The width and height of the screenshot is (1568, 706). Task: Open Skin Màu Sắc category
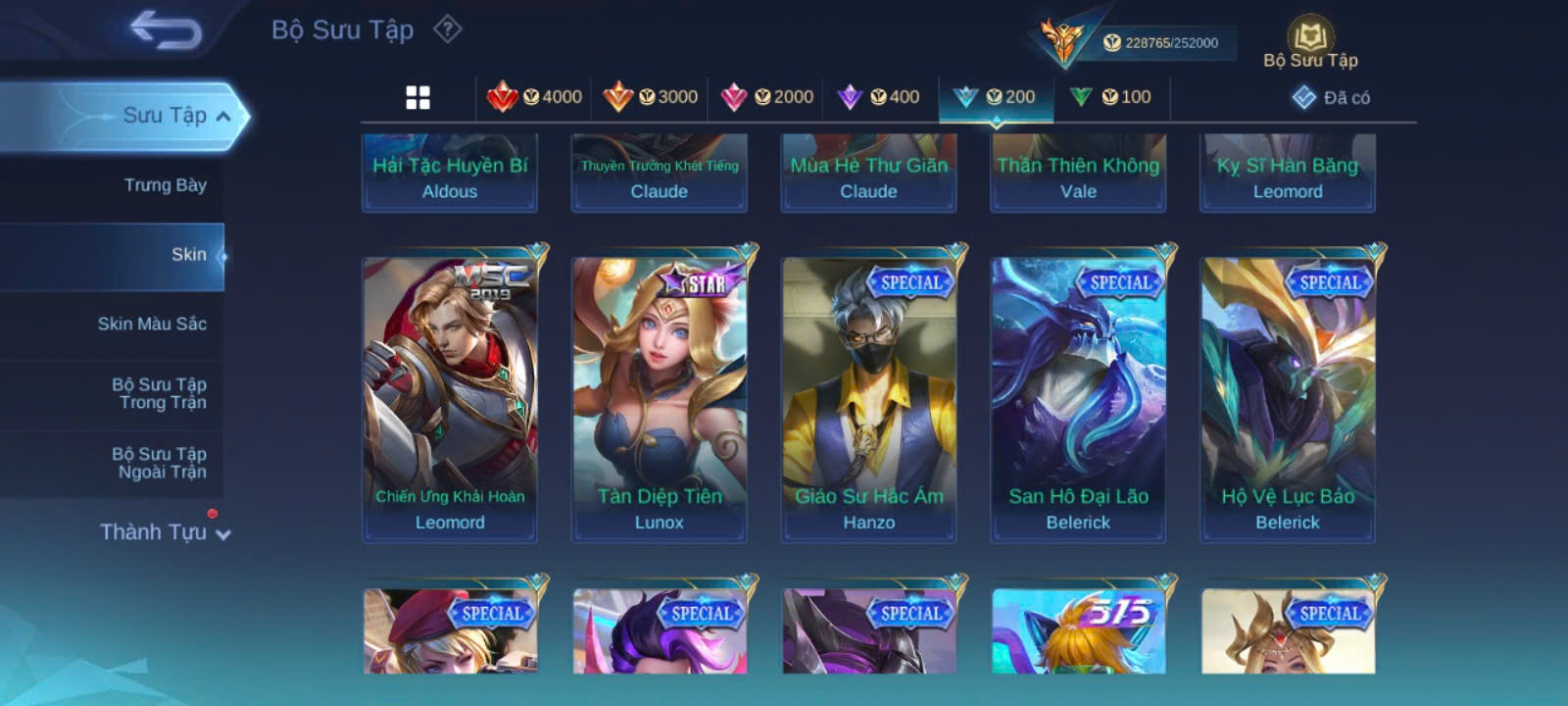click(x=152, y=325)
